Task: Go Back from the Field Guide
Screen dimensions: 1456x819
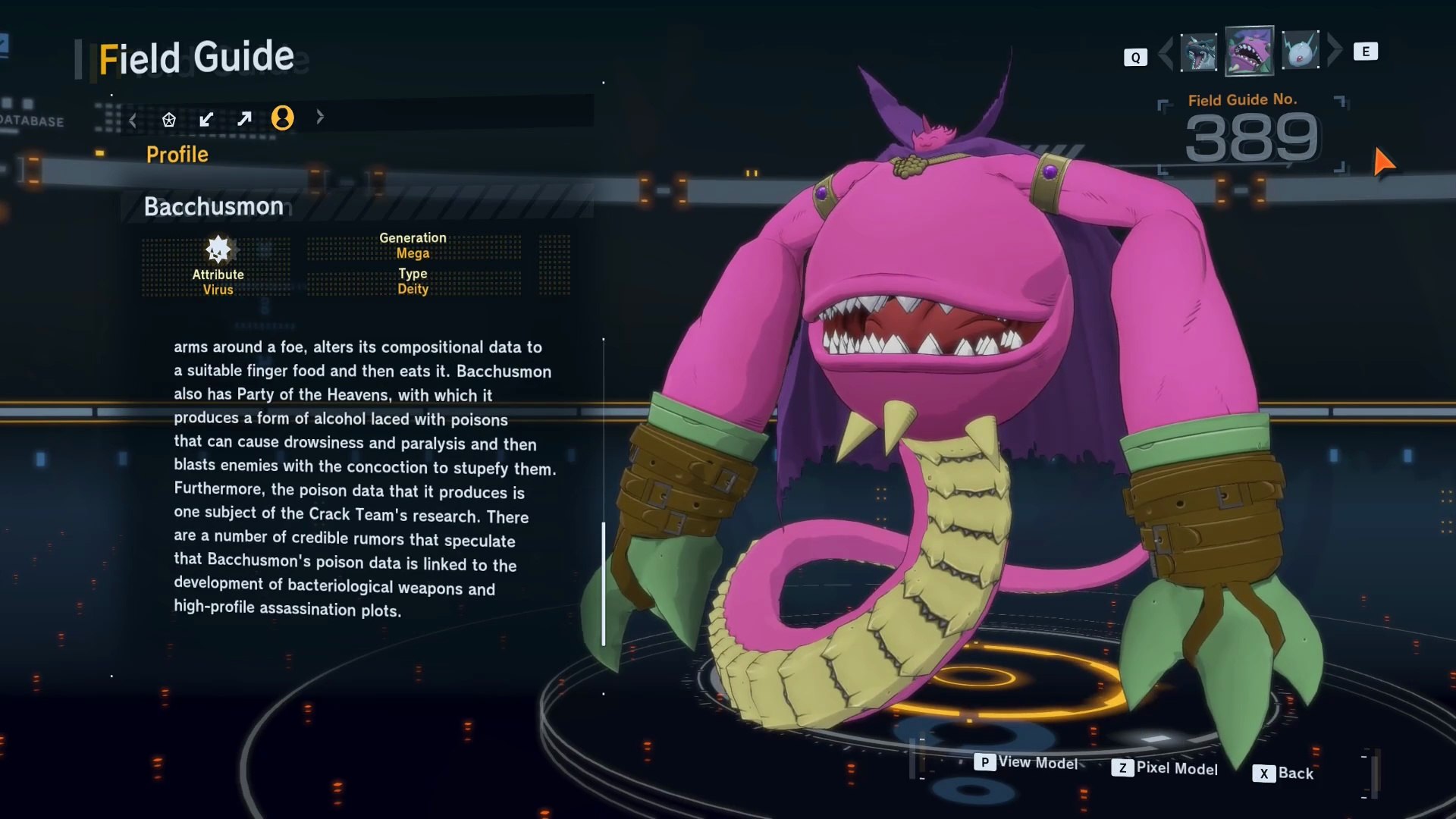Action: point(1283,773)
